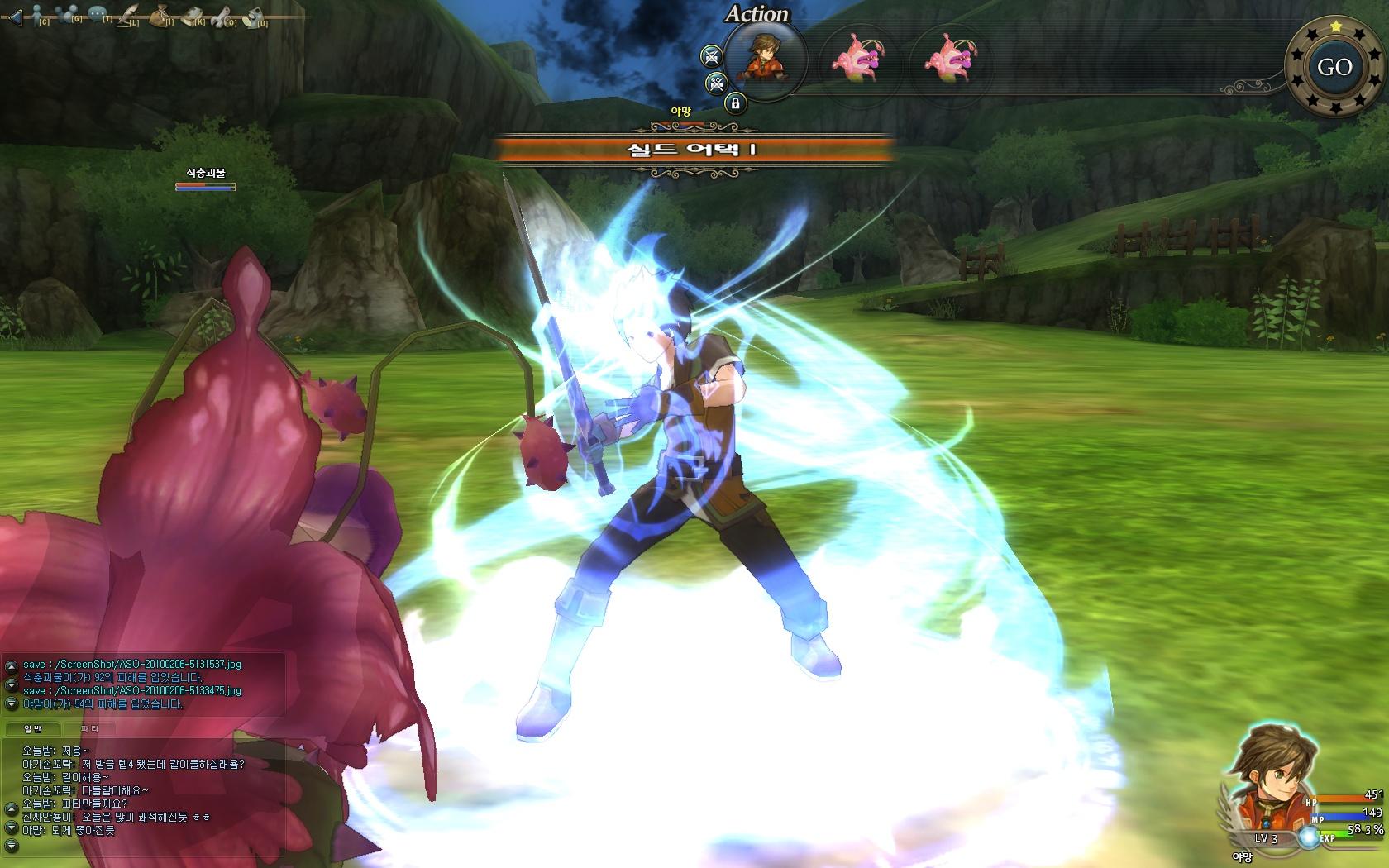Open the whistle icon marked [U]
The image size is (1389, 868).
(x=254, y=15)
